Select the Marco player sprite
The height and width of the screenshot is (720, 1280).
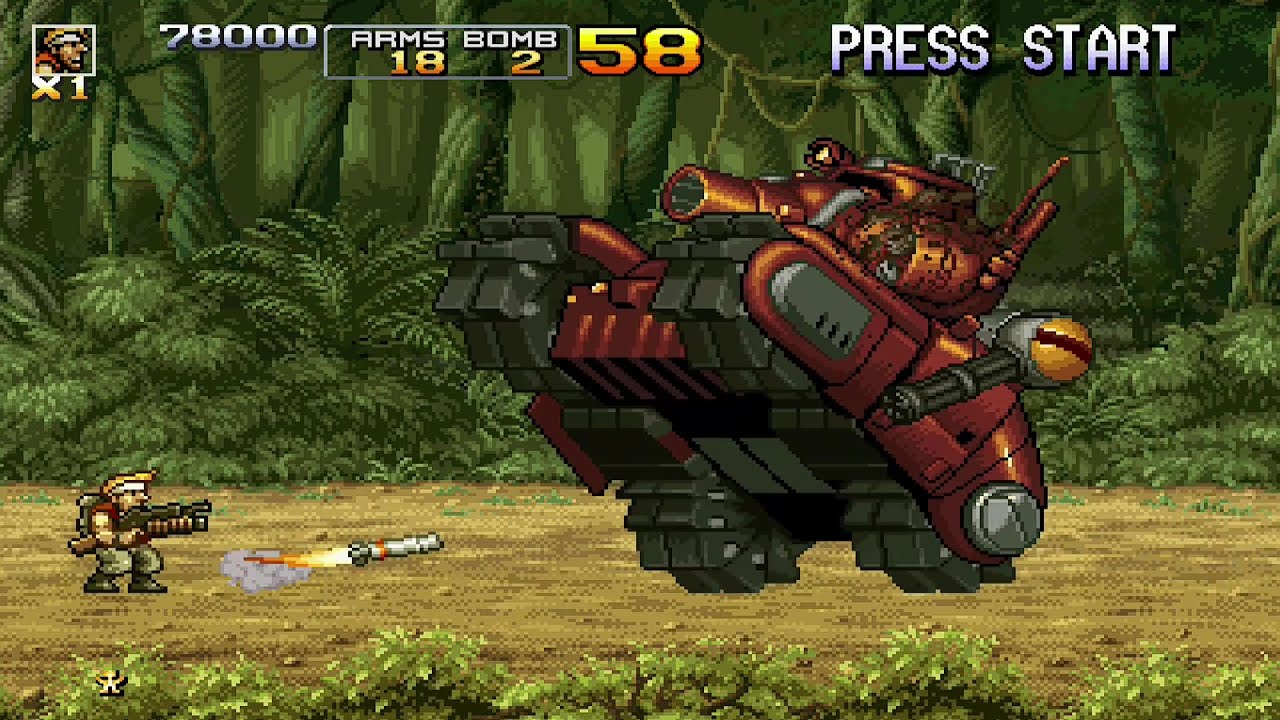110,530
